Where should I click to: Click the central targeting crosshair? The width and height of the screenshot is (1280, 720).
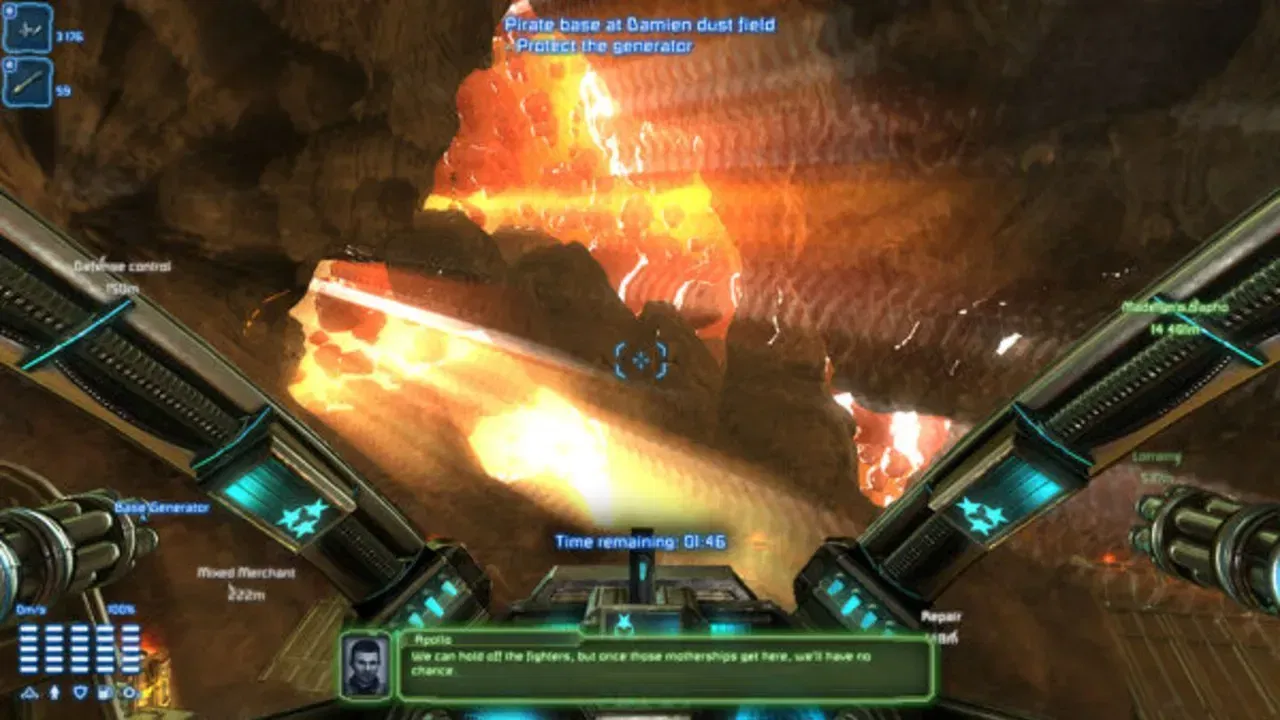point(639,362)
